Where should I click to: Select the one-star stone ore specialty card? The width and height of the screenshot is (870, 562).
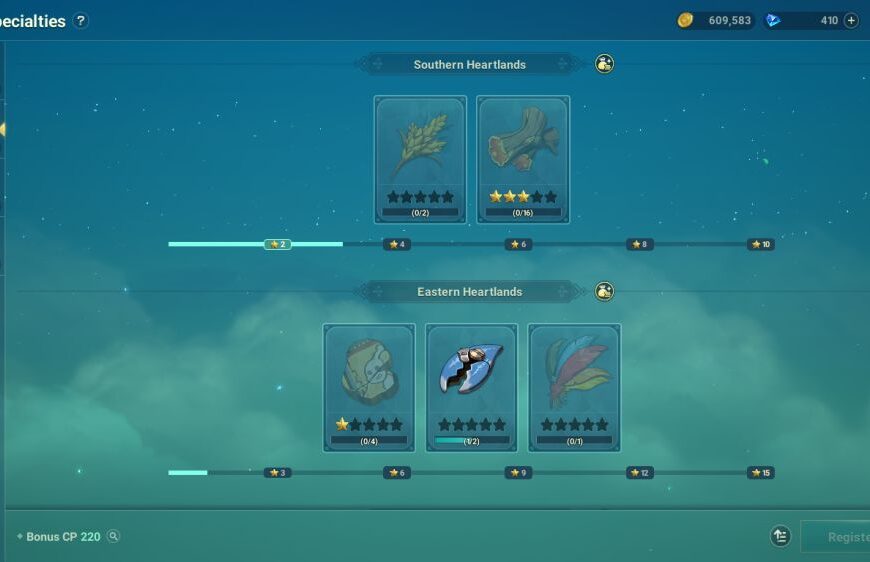pyautogui.click(x=369, y=387)
